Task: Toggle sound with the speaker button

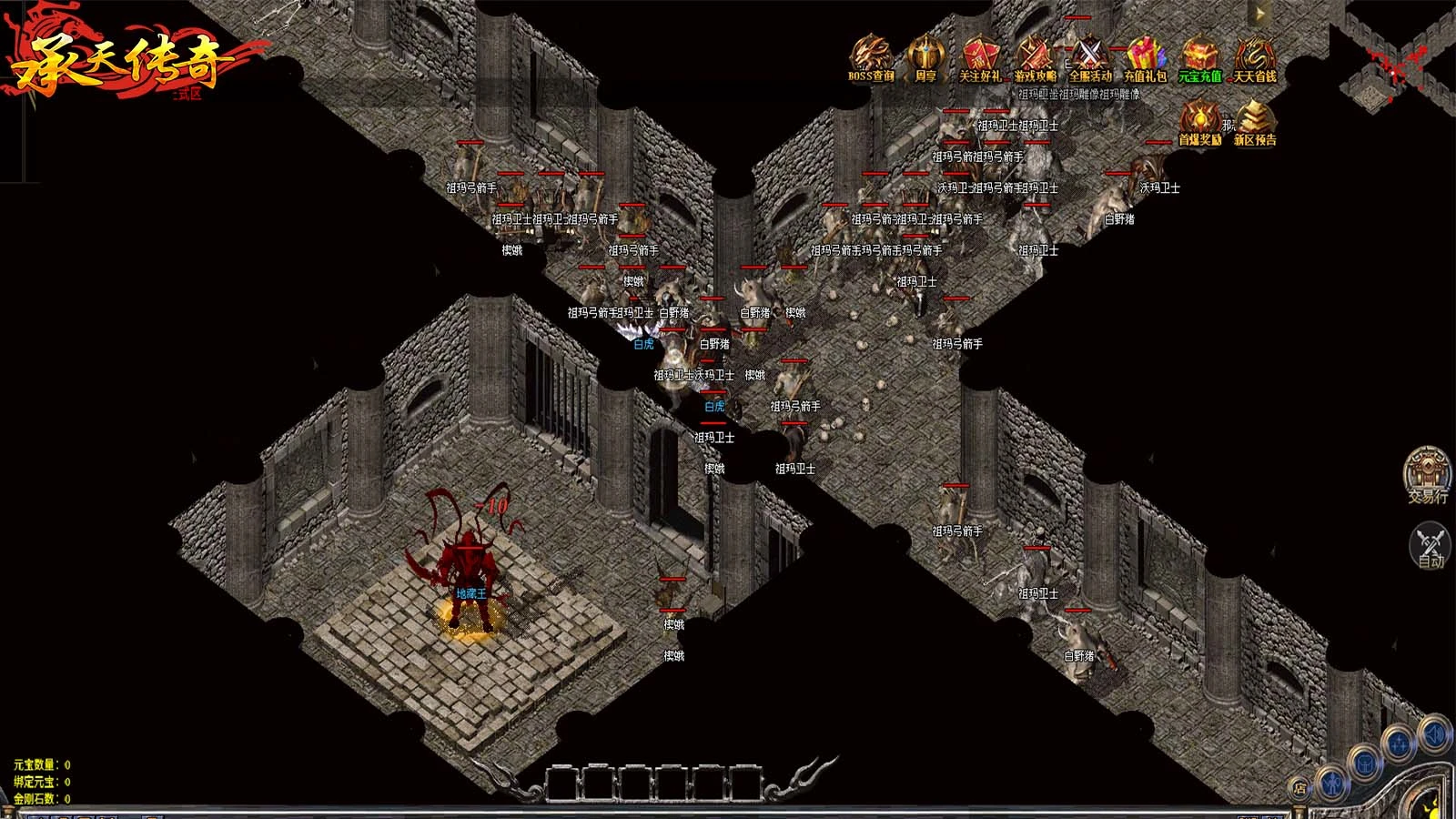Action: 1435,733
